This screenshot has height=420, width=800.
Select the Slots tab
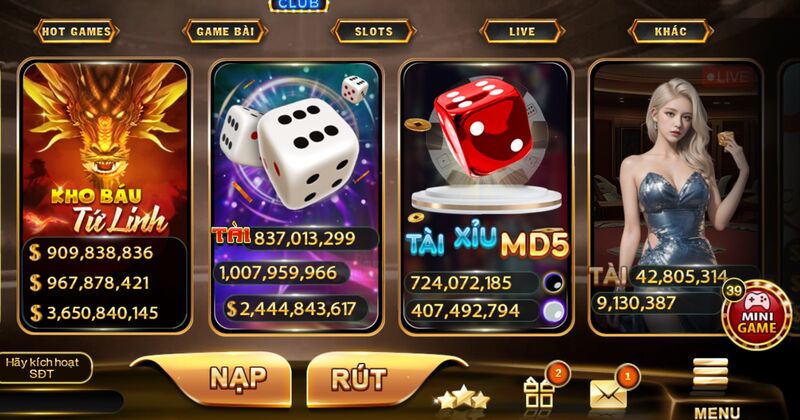(373, 32)
